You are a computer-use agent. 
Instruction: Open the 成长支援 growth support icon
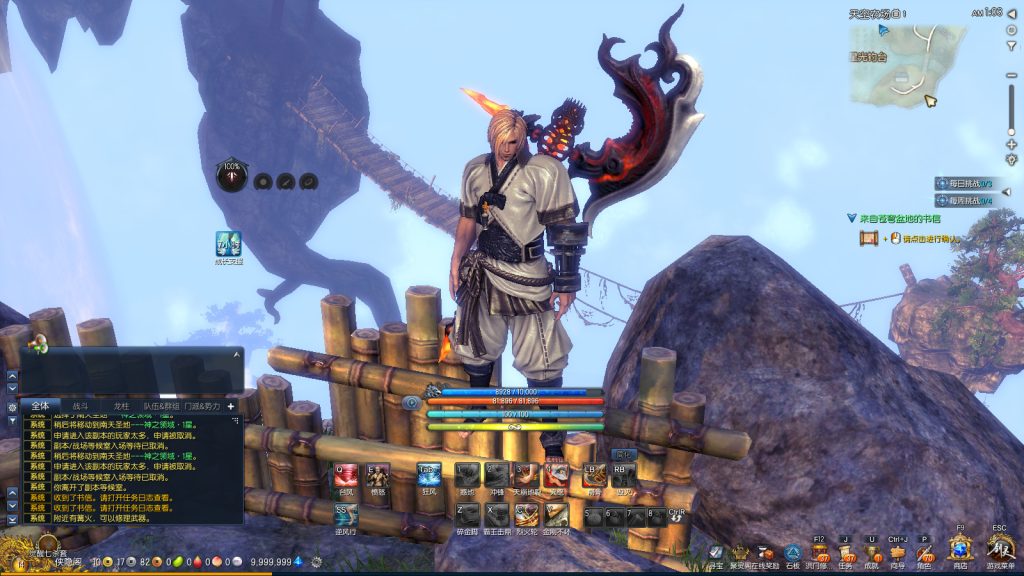(228, 244)
